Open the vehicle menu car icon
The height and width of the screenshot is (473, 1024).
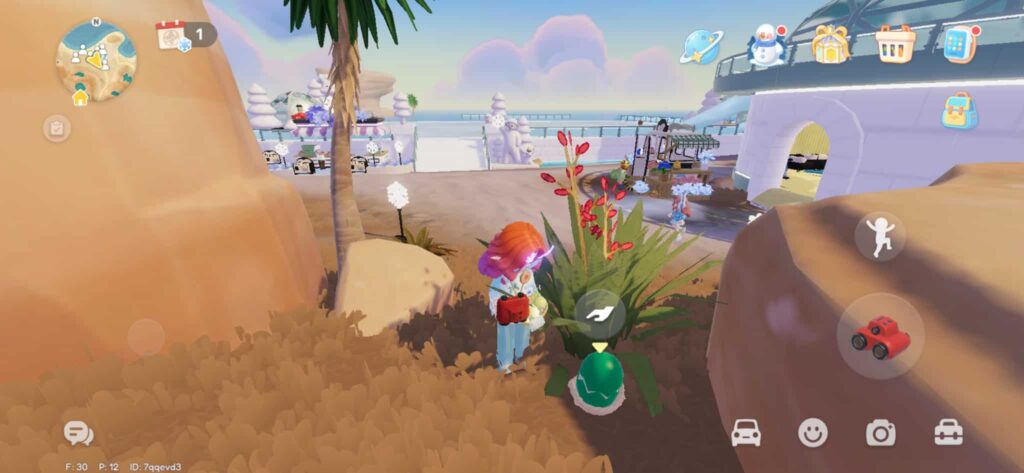pyautogui.click(x=746, y=432)
